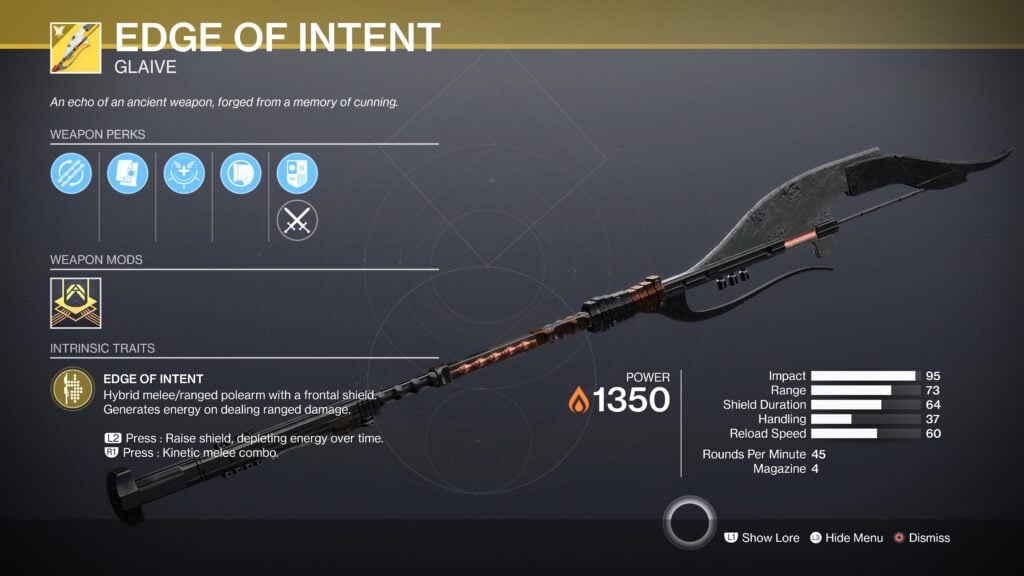Click the glaive thumbnail beside the weapon name
The image size is (1024, 576).
75,47
